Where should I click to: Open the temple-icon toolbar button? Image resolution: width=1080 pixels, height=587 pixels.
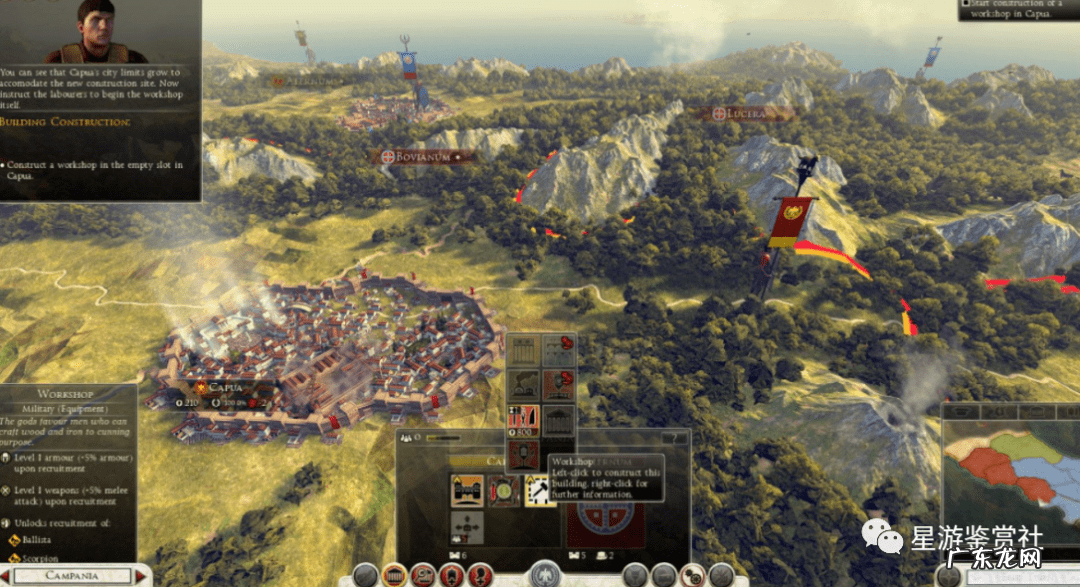coord(396,575)
